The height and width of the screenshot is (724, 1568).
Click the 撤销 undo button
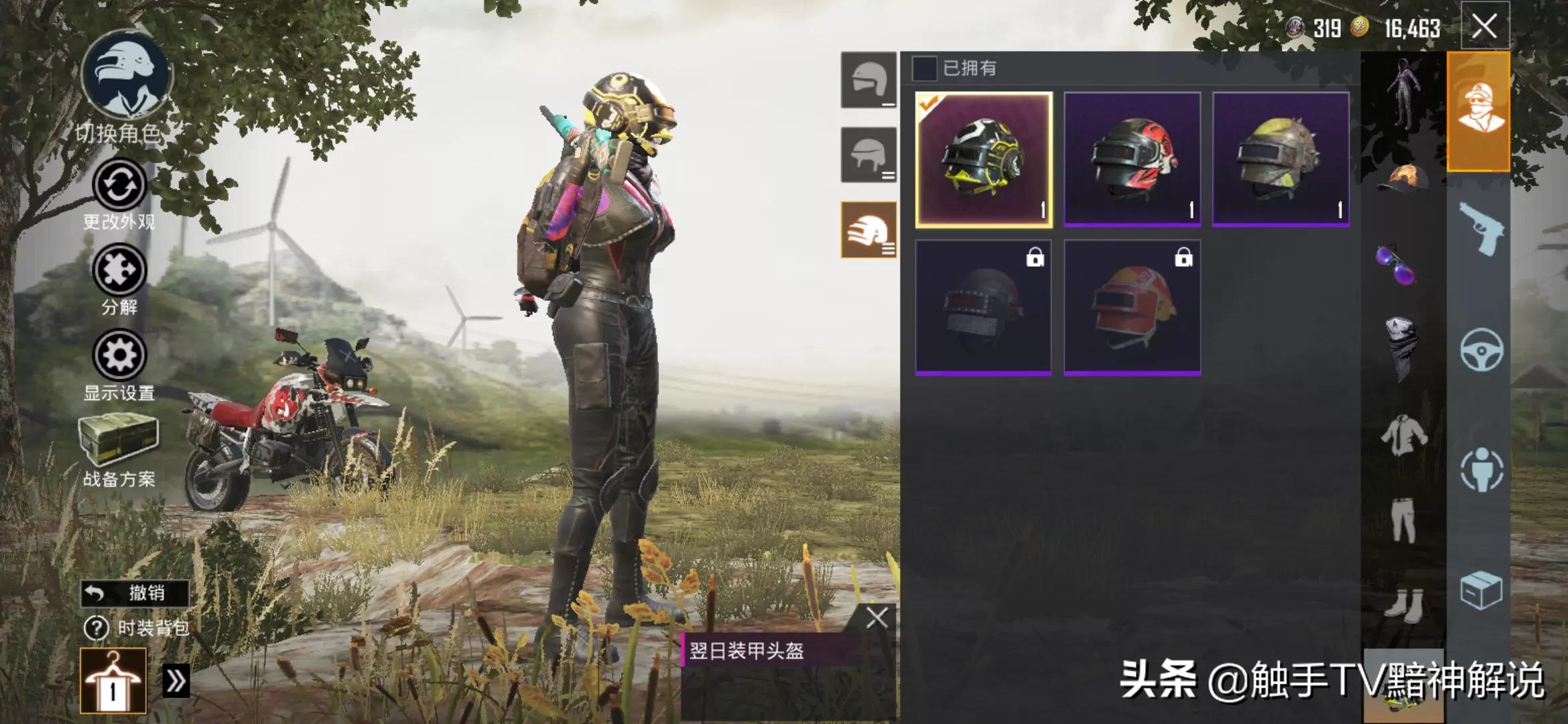pos(135,593)
